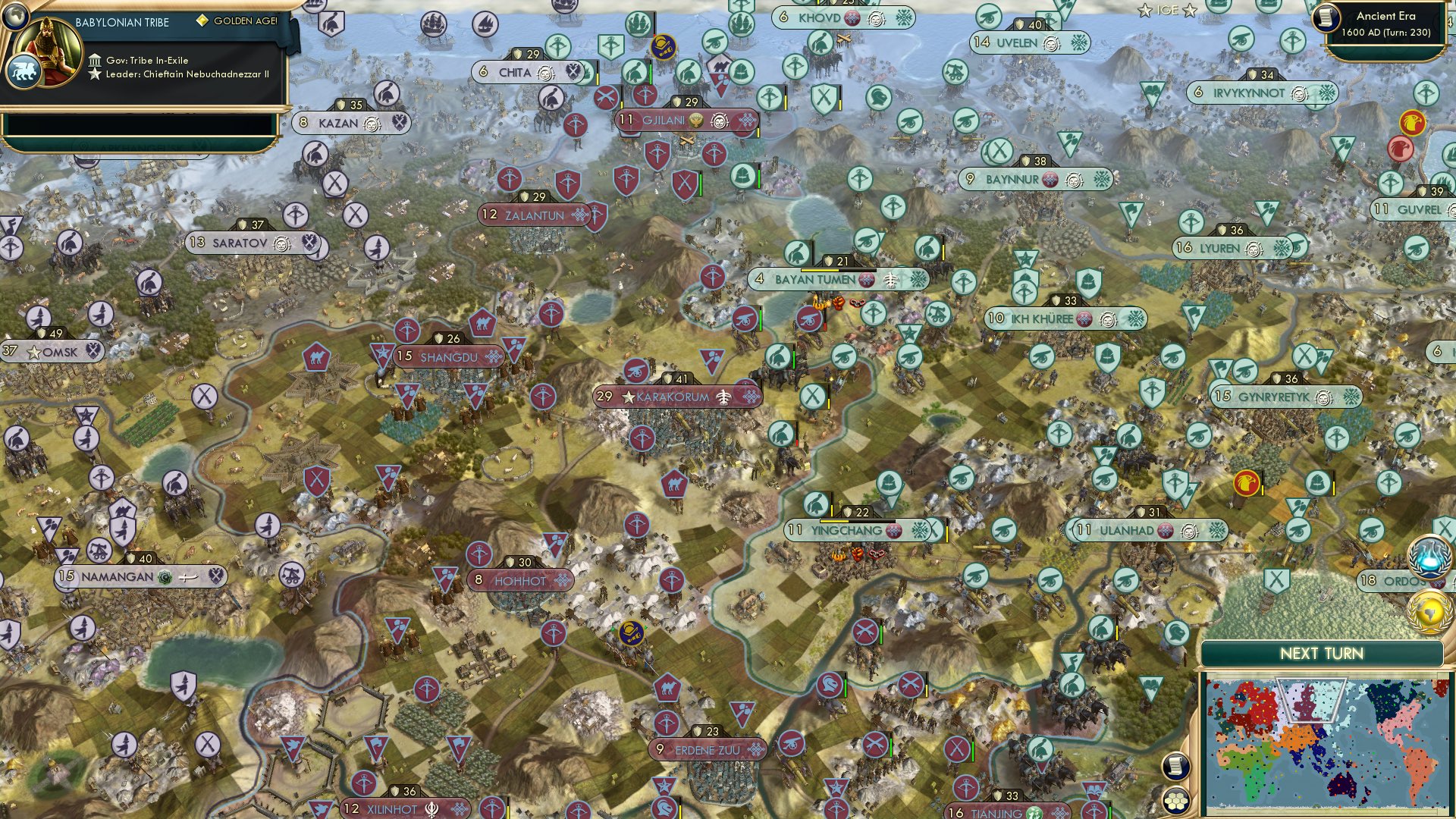Open the city screen for Karakorum

670,394
